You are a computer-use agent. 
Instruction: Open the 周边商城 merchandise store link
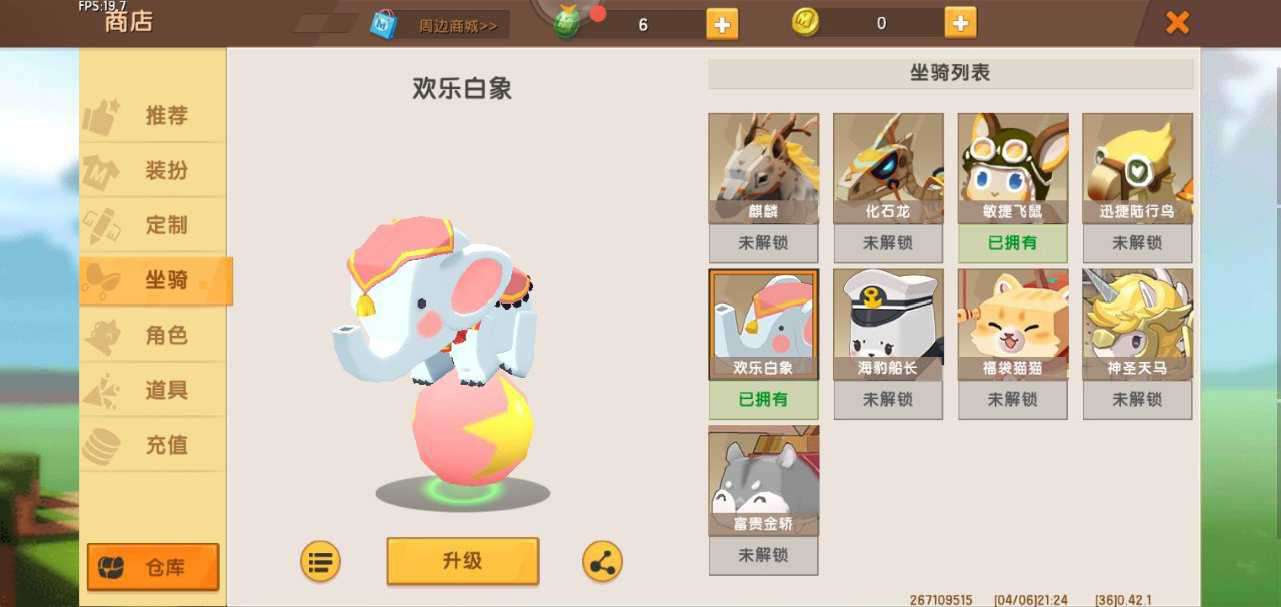(440, 25)
